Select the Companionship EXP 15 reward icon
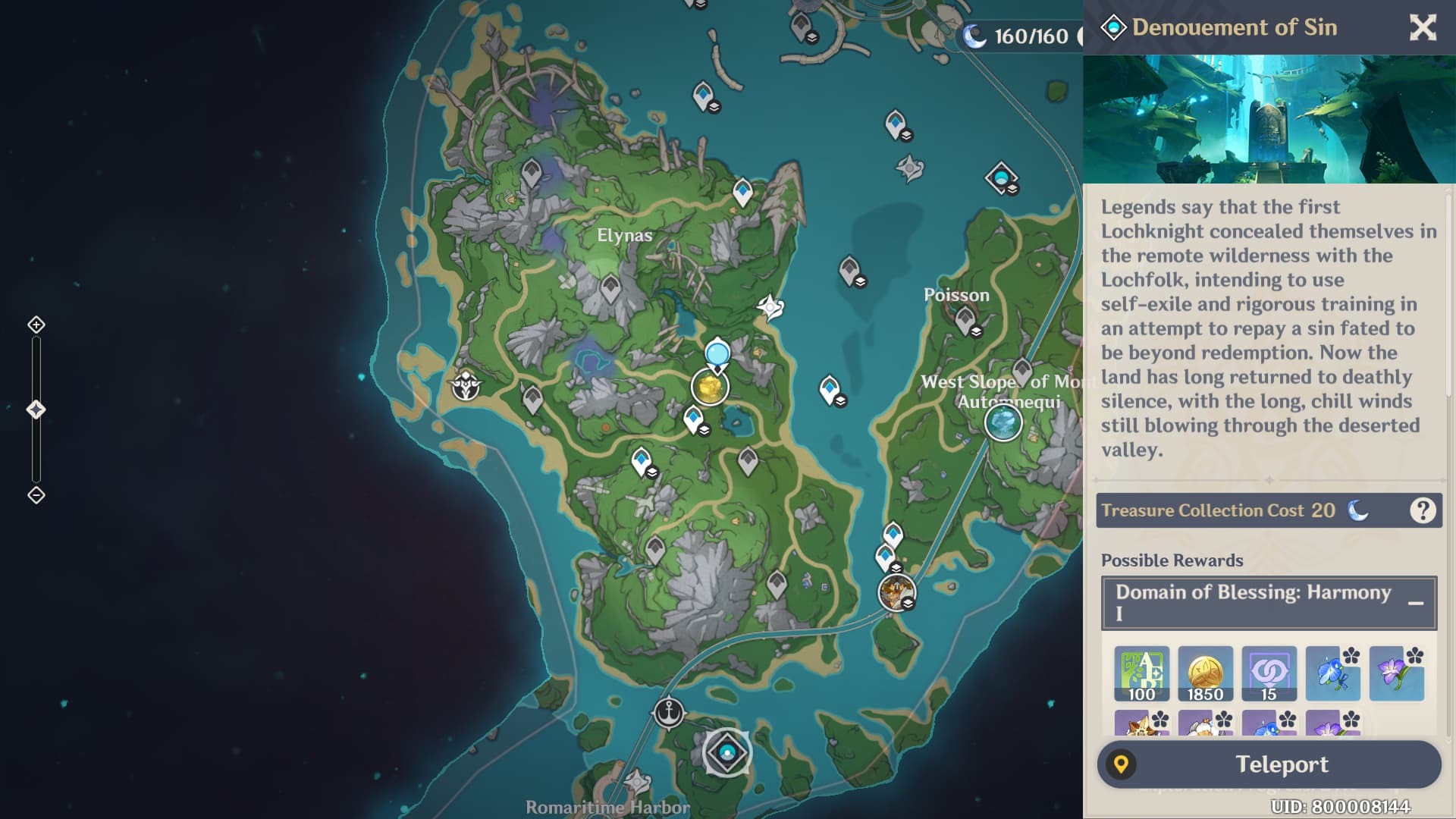The image size is (1456, 819). click(1269, 673)
